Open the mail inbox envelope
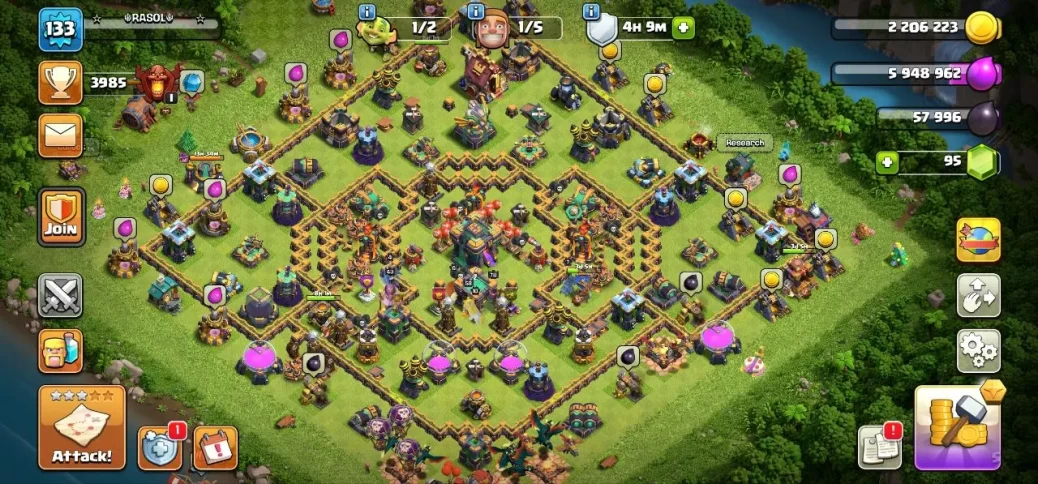The height and width of the screenshot is (484, 1038). point(60,134)
